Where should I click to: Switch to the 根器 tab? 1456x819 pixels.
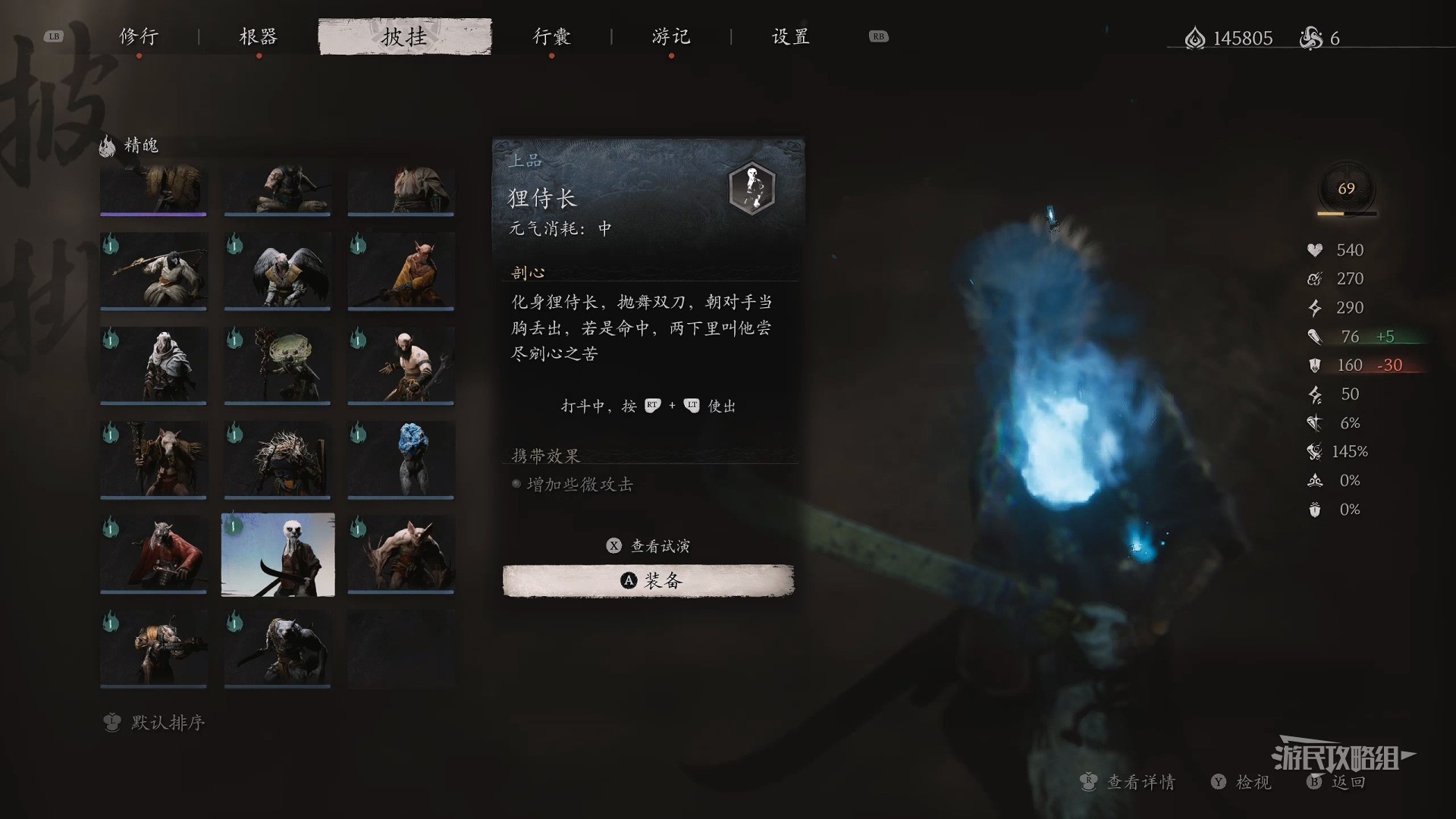(x=259, y=36)
